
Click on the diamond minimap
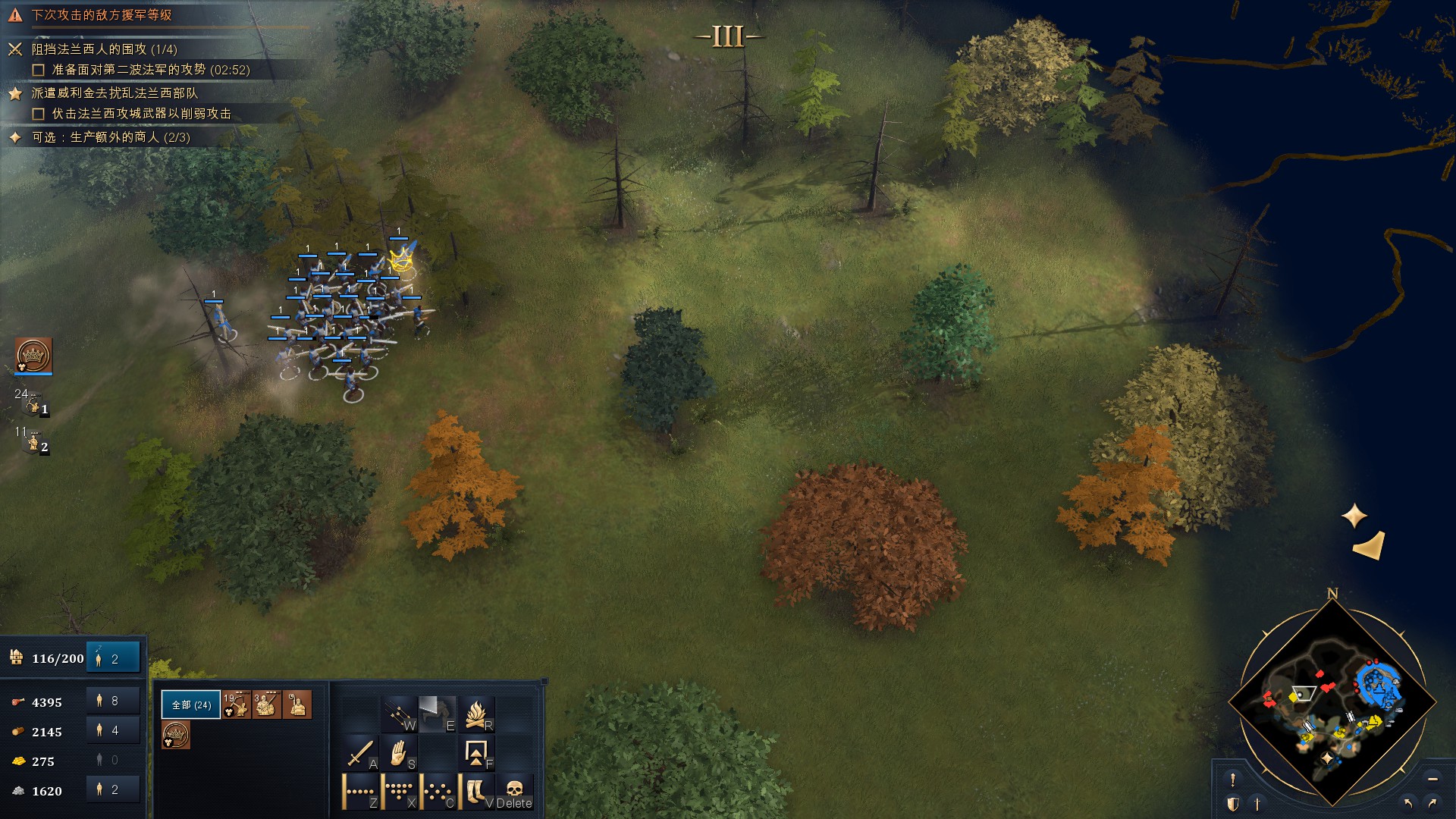pos(1332,701)
